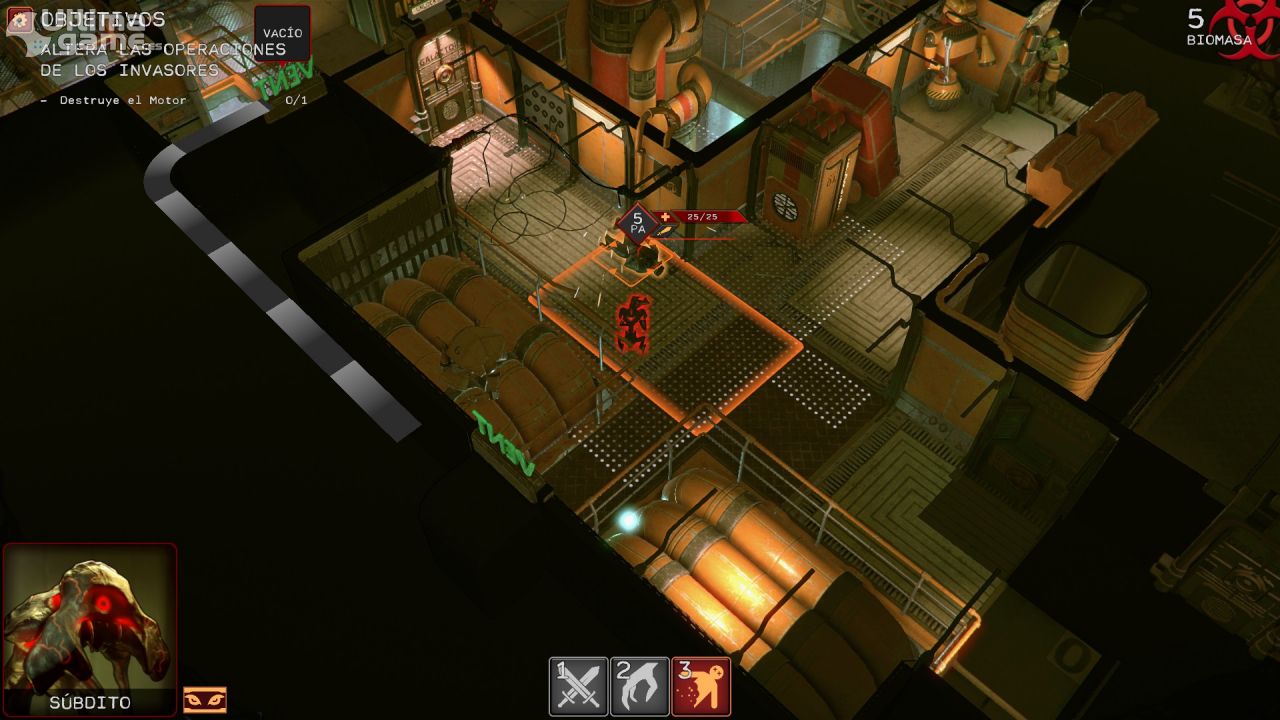This screenshot has width=1280, height=720.
Task: Click the selected unit's 5 PA marker
Action: point(637,222)
